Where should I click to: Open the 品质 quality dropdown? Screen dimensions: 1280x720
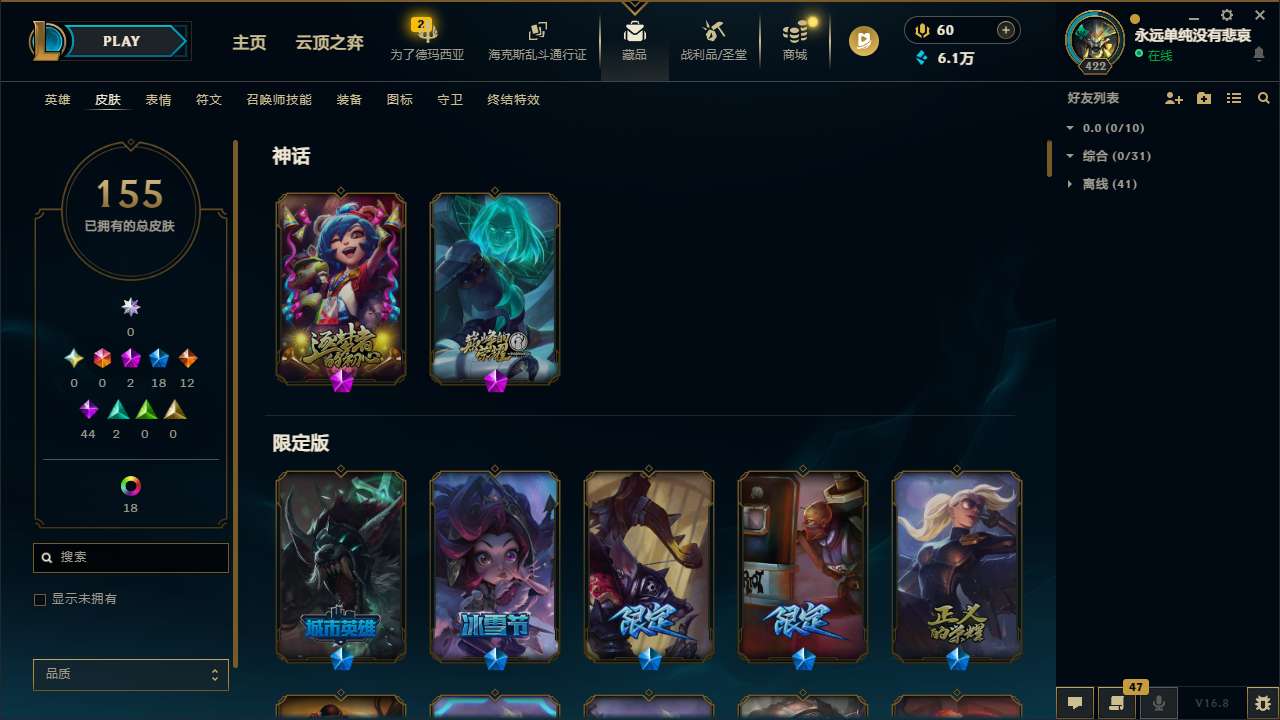coord(130,674)
